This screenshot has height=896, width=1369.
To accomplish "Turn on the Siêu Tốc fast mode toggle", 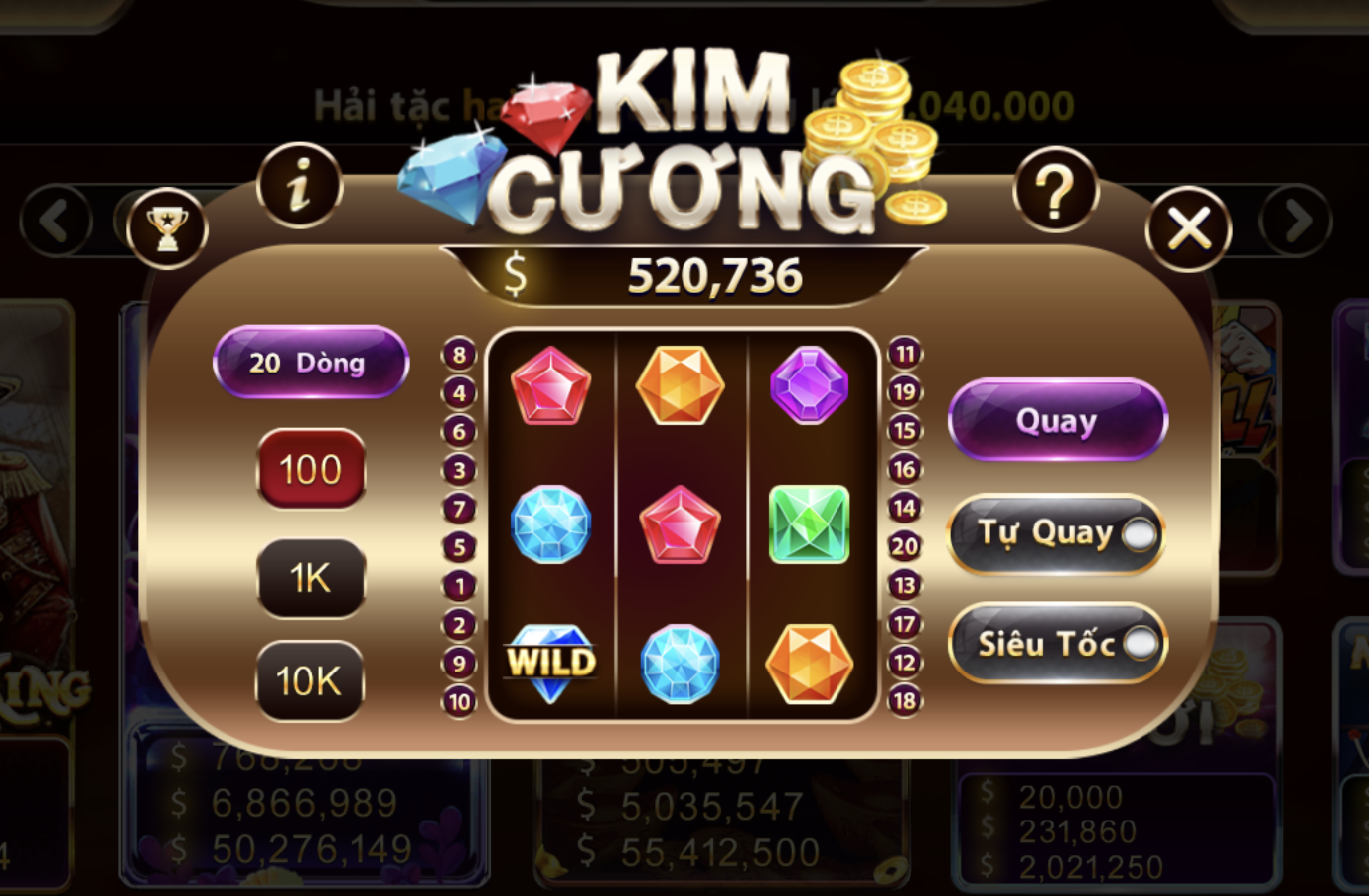I will tap(1141, 642).
